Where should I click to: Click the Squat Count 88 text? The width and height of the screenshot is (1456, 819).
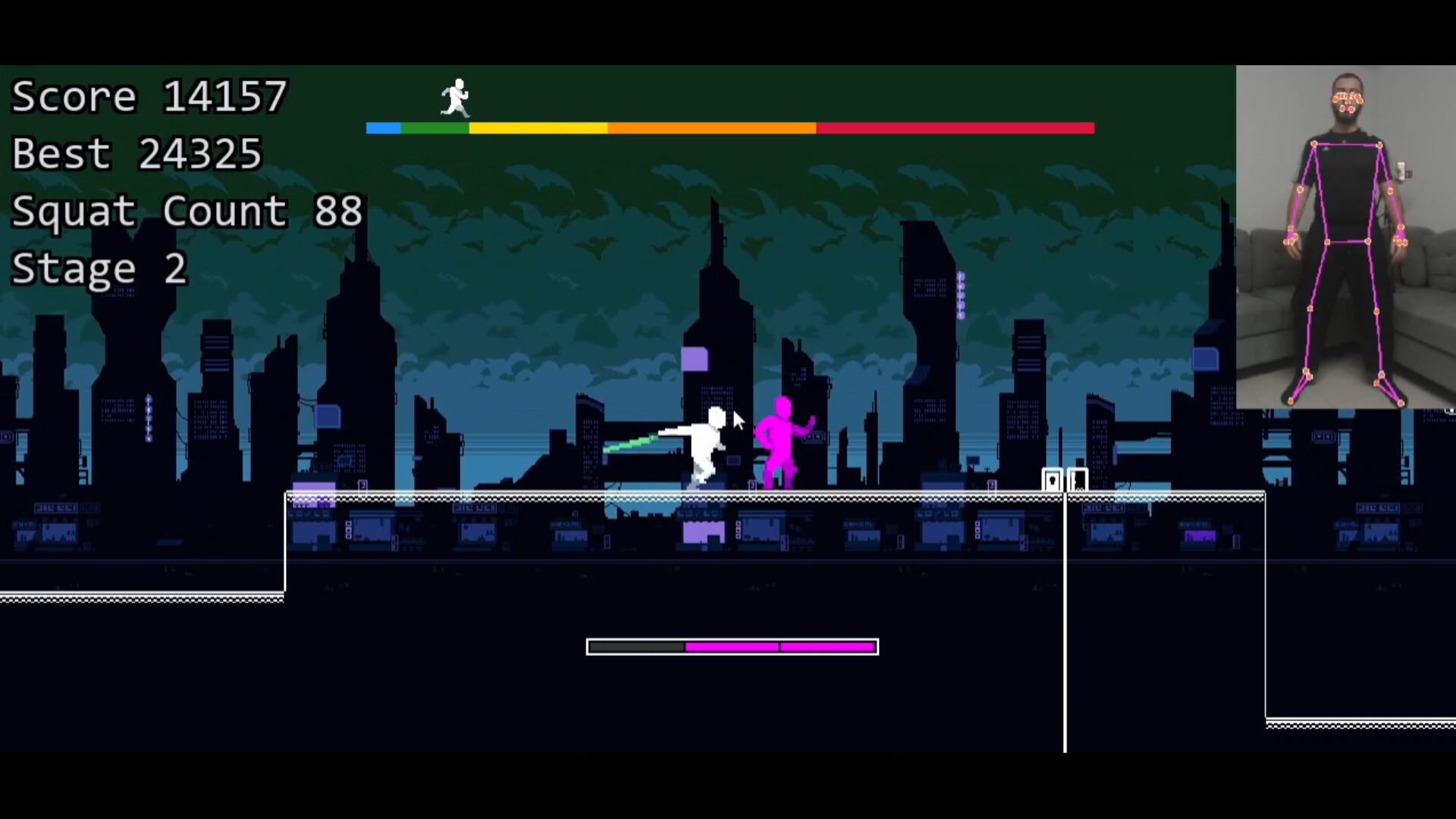[185, 211]
